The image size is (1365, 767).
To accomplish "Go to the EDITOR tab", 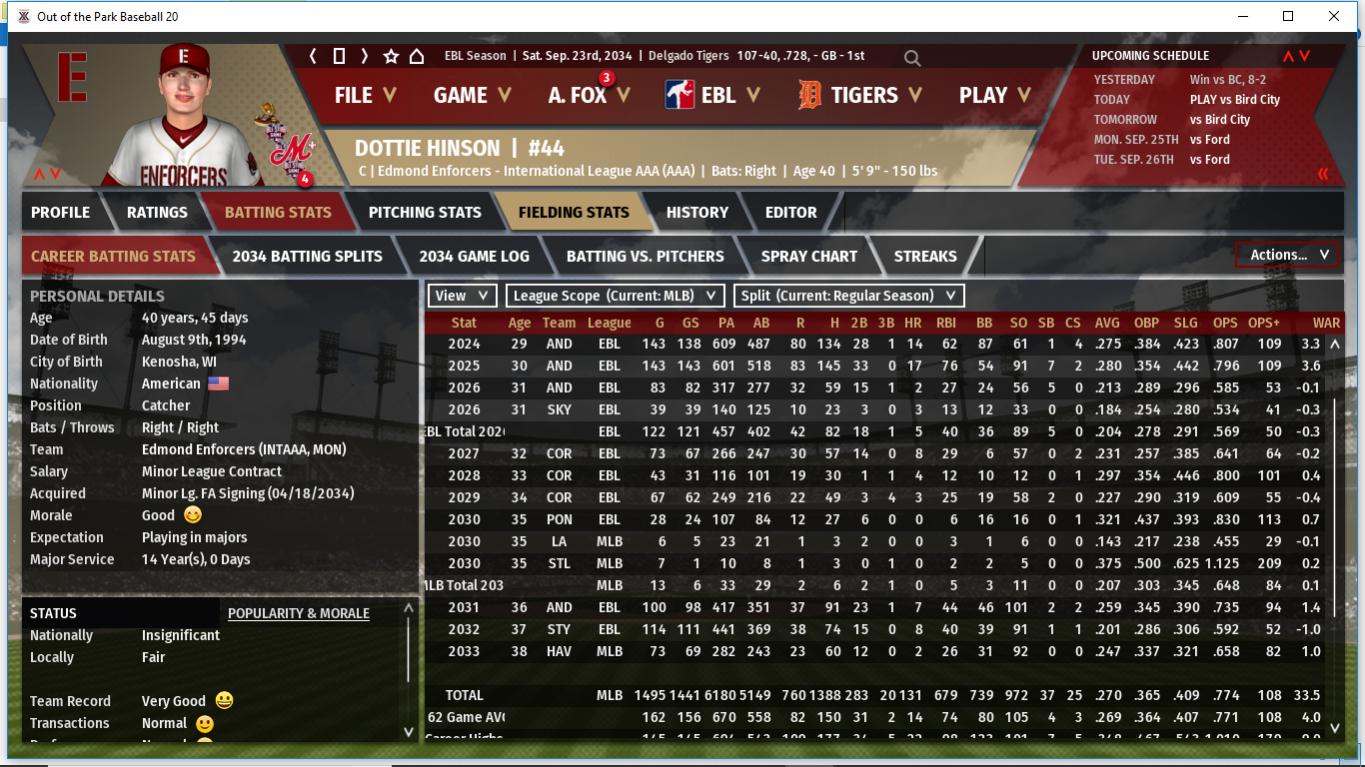I will coord(791,212).
